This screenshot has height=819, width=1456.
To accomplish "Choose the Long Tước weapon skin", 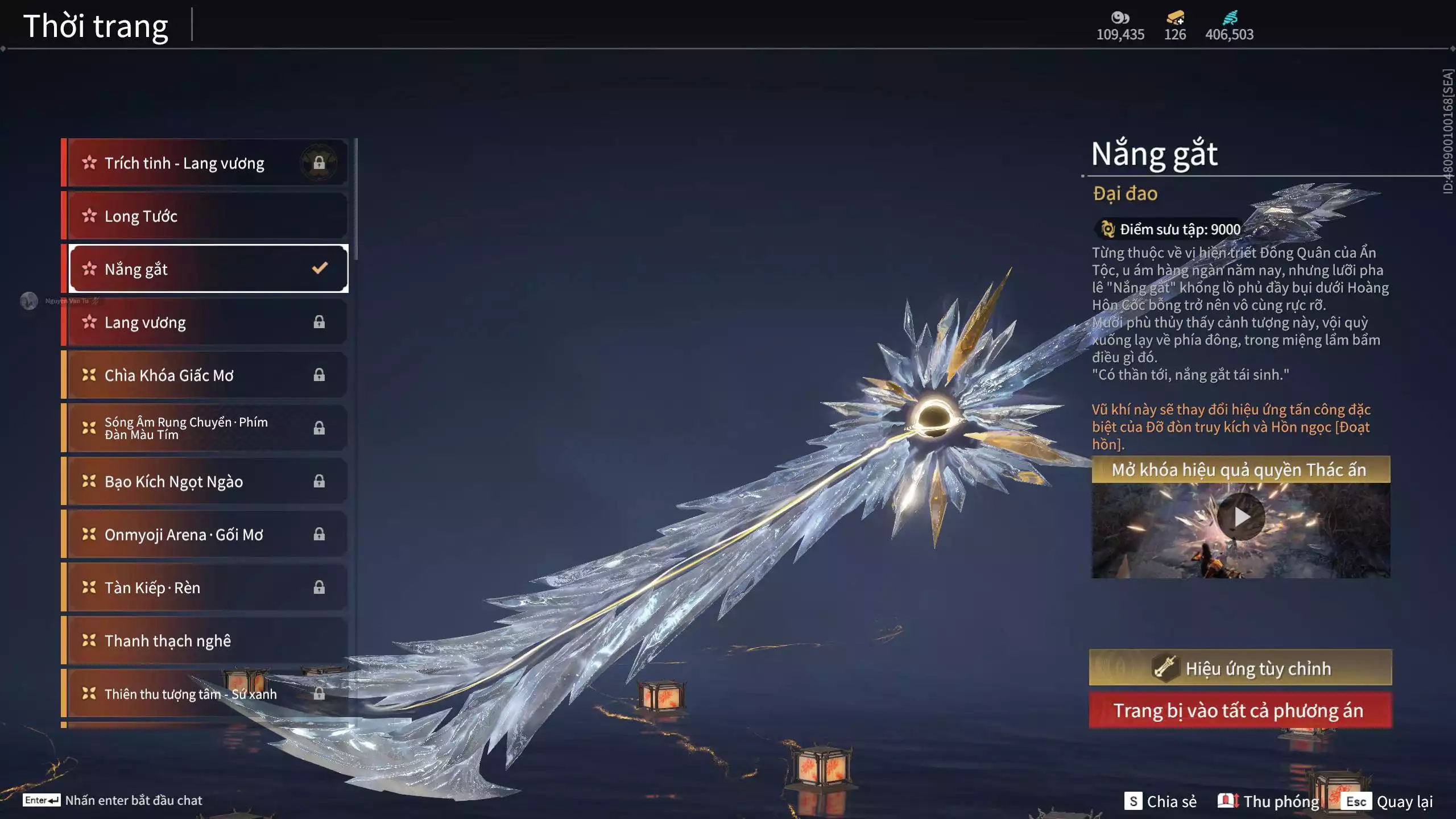I will tap(205, 216).
